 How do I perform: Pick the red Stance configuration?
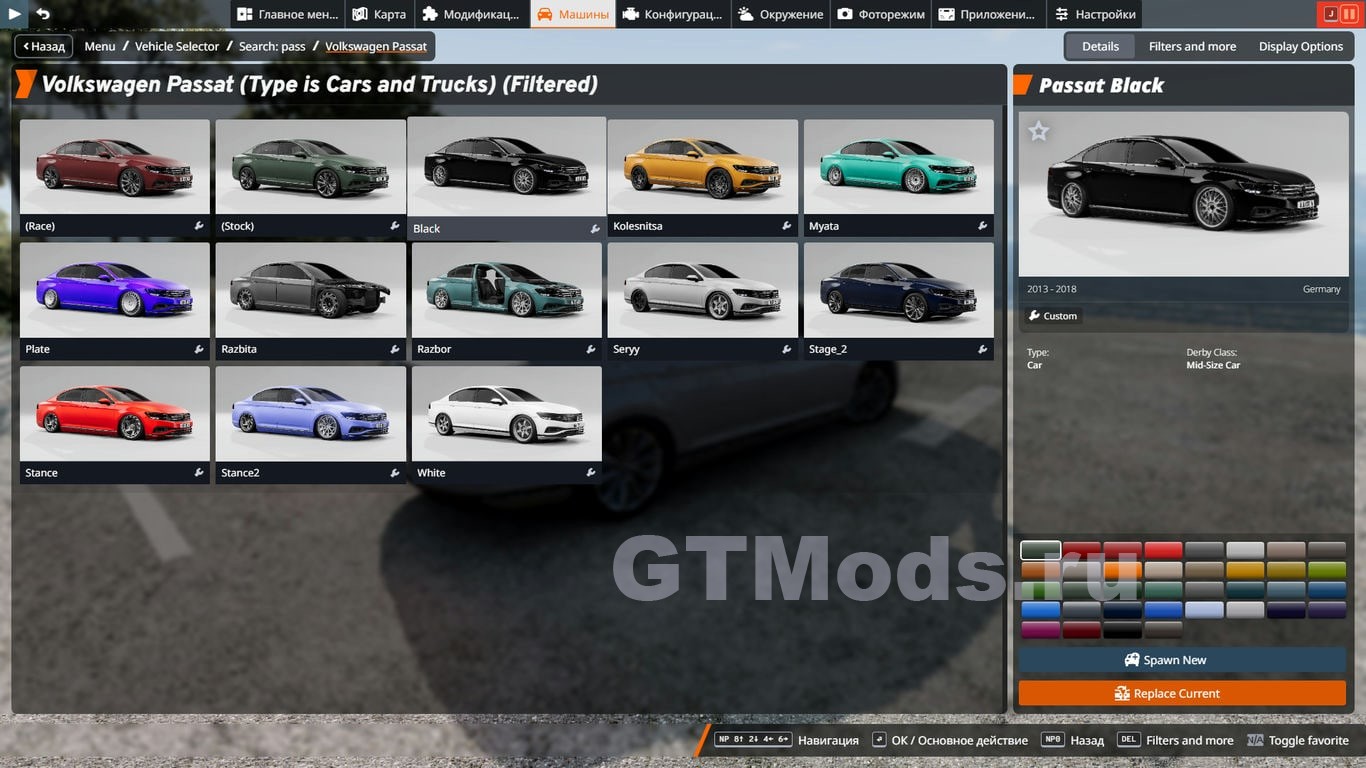(115, 415)
